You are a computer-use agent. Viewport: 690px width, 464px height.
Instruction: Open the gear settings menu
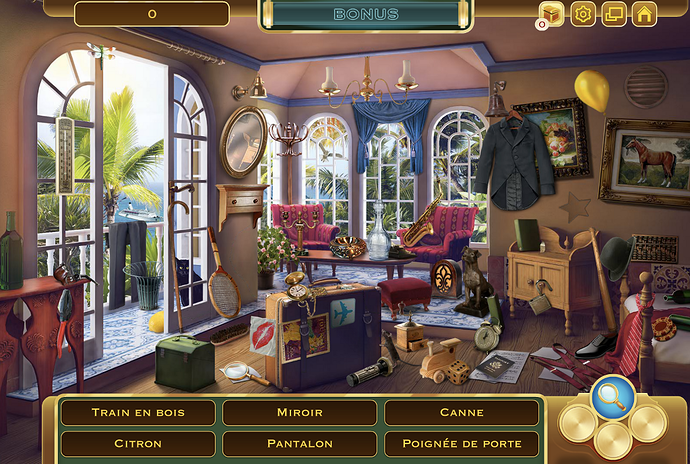582,14
